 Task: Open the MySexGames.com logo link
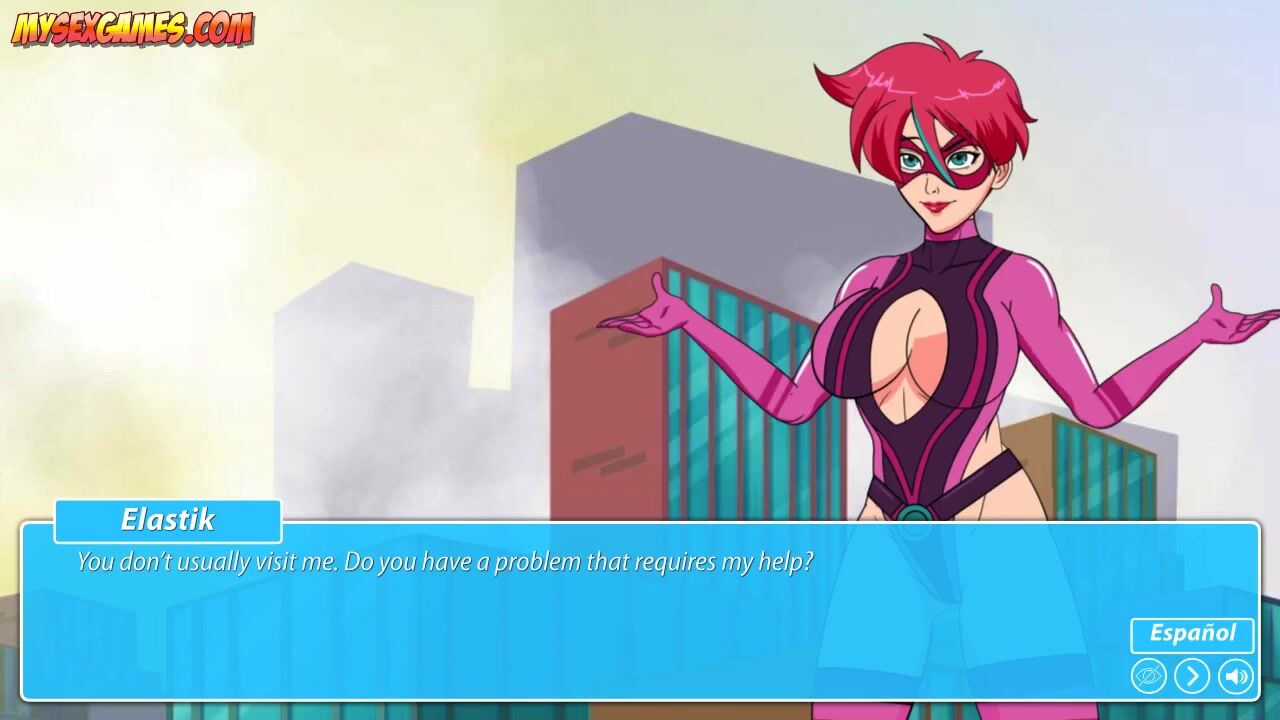[132, 29]
